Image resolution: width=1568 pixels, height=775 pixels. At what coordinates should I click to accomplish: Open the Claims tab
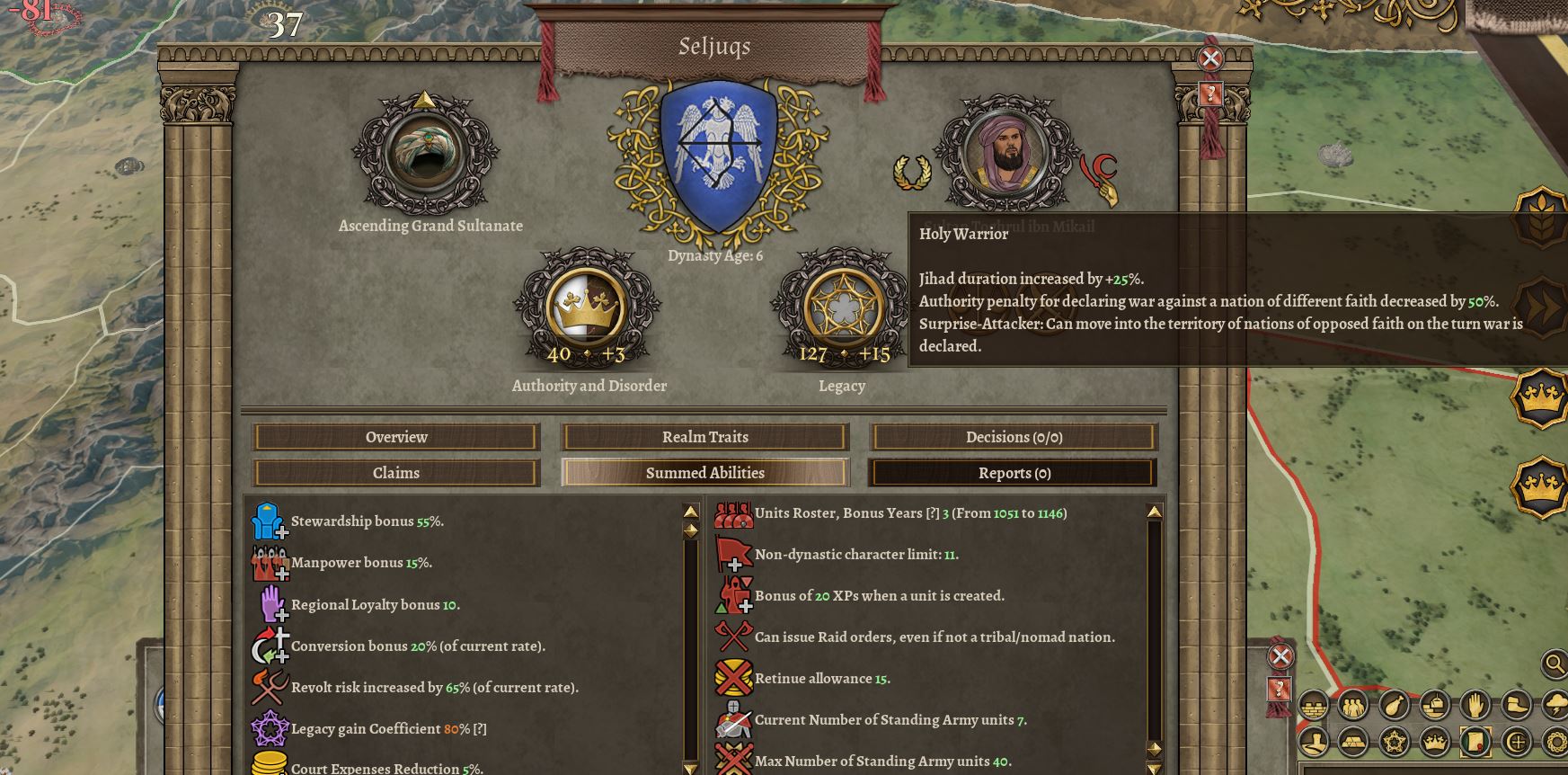[x=396, y=473]
